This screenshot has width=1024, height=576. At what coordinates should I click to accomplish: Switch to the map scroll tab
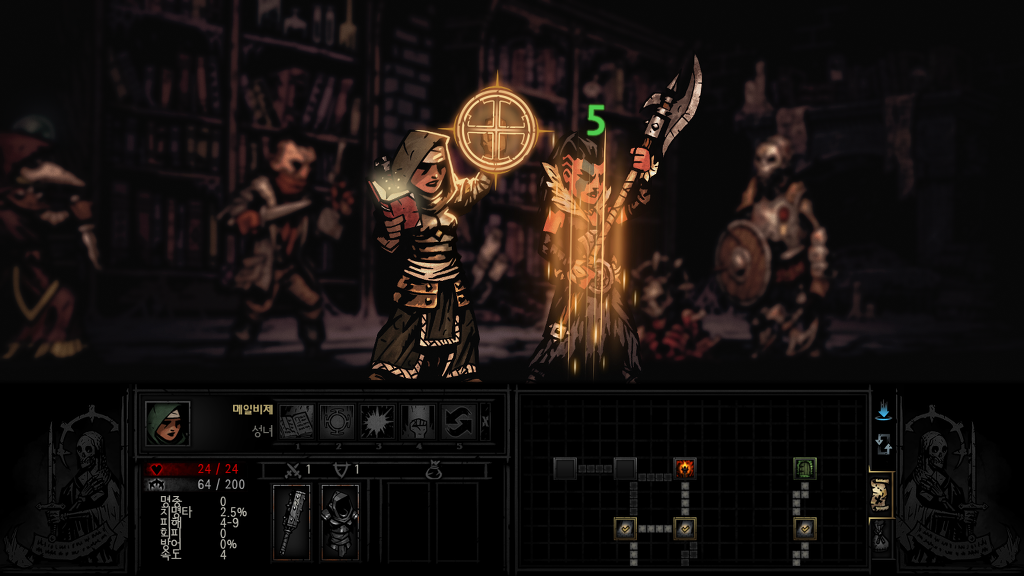point(881,495)
